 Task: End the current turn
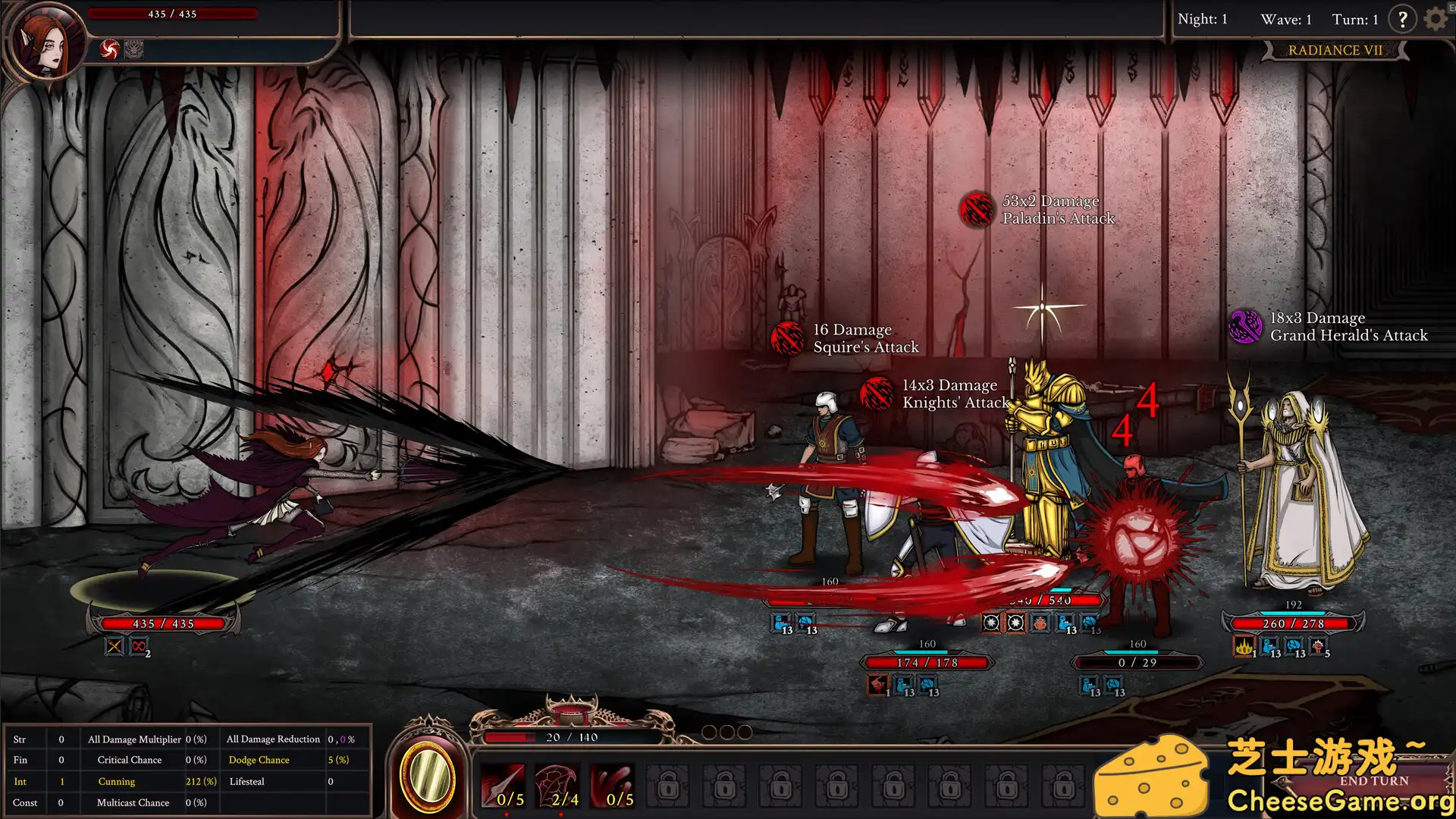(1373, 781)
